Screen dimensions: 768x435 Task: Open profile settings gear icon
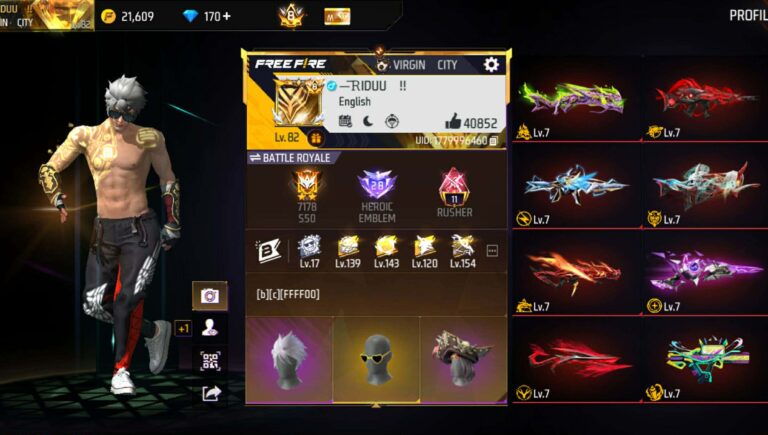coord(491,64)
